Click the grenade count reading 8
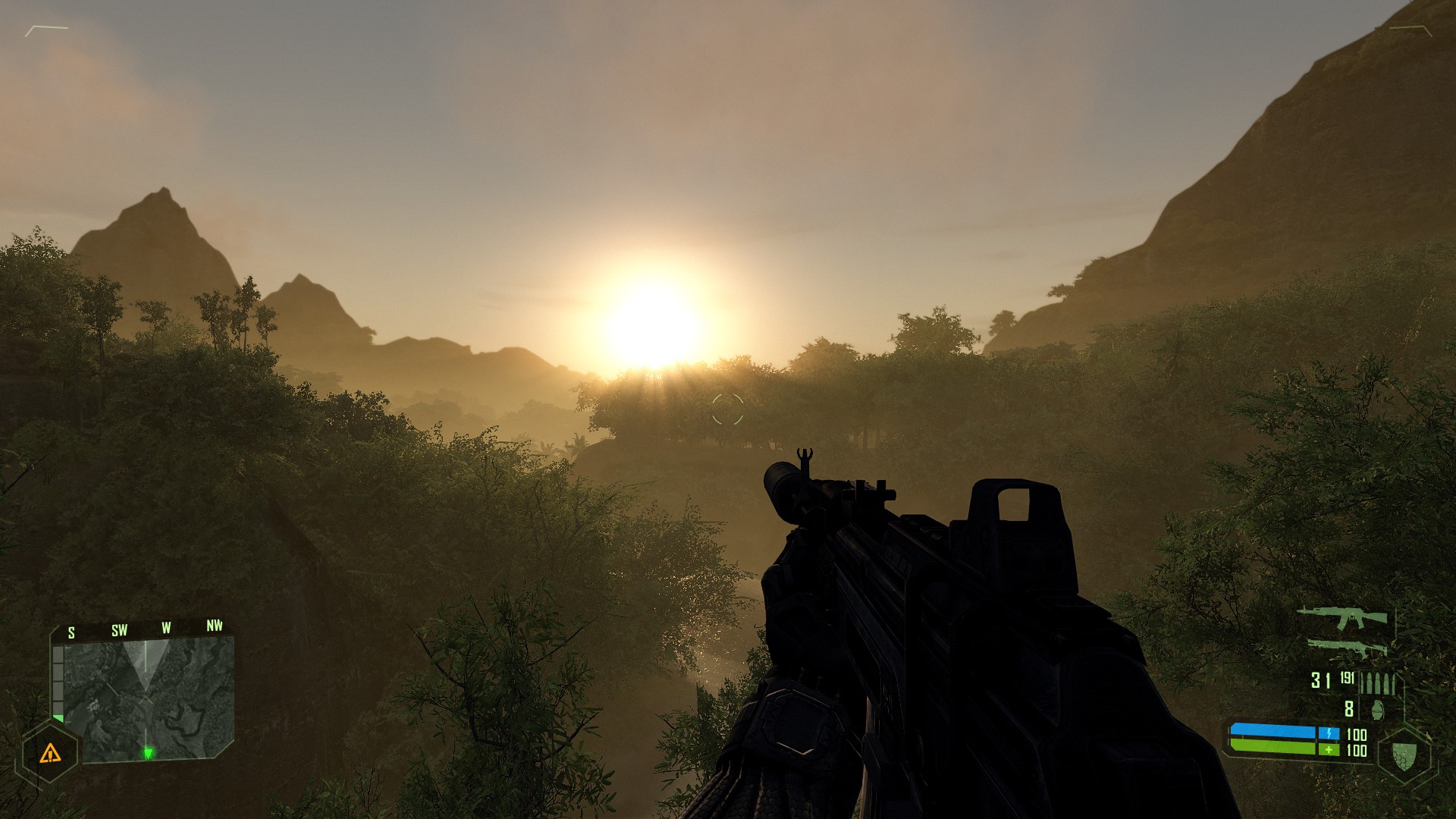 [x=1348, y=710]
